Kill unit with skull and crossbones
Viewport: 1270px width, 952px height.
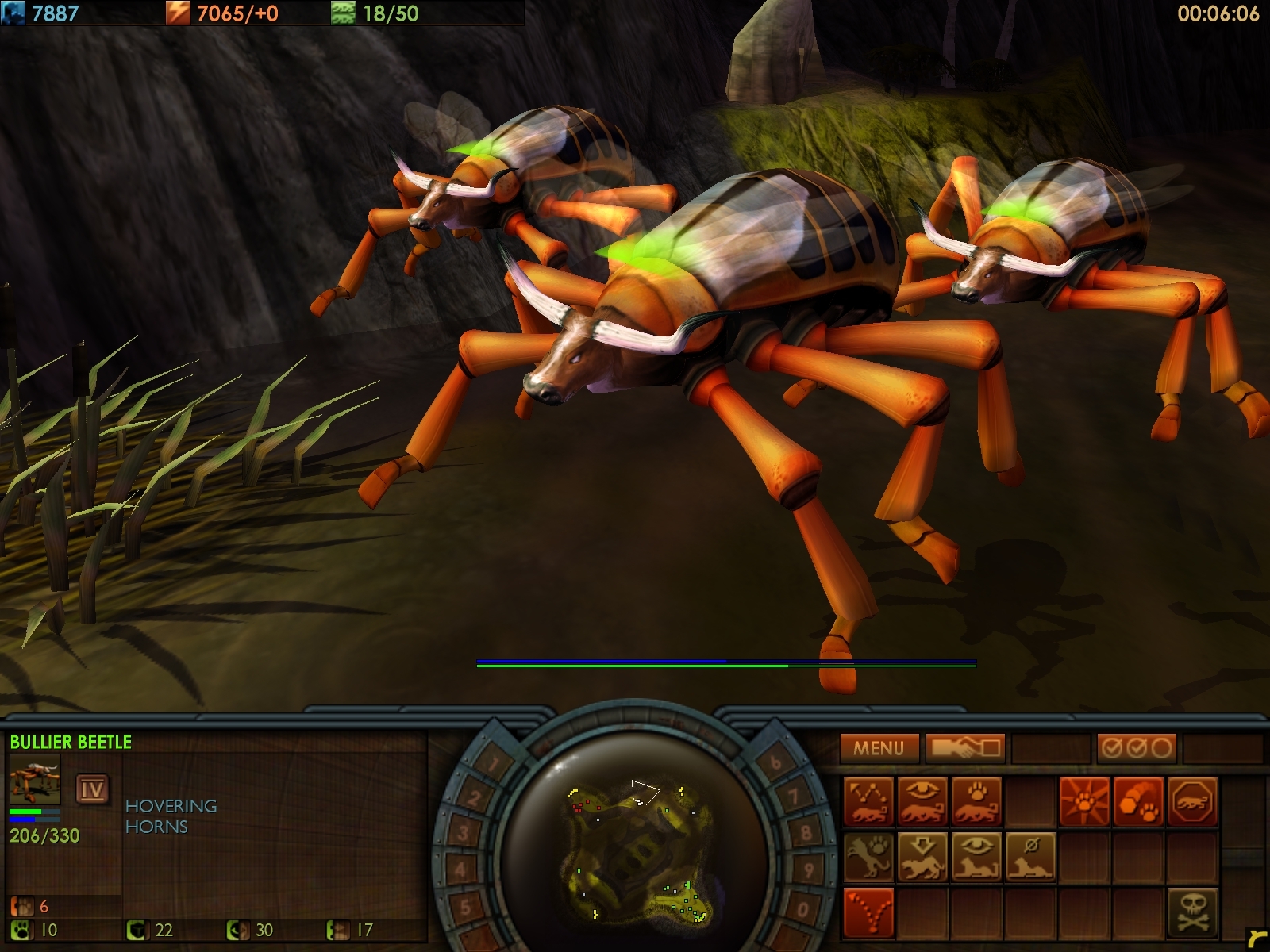[1192, 912]
